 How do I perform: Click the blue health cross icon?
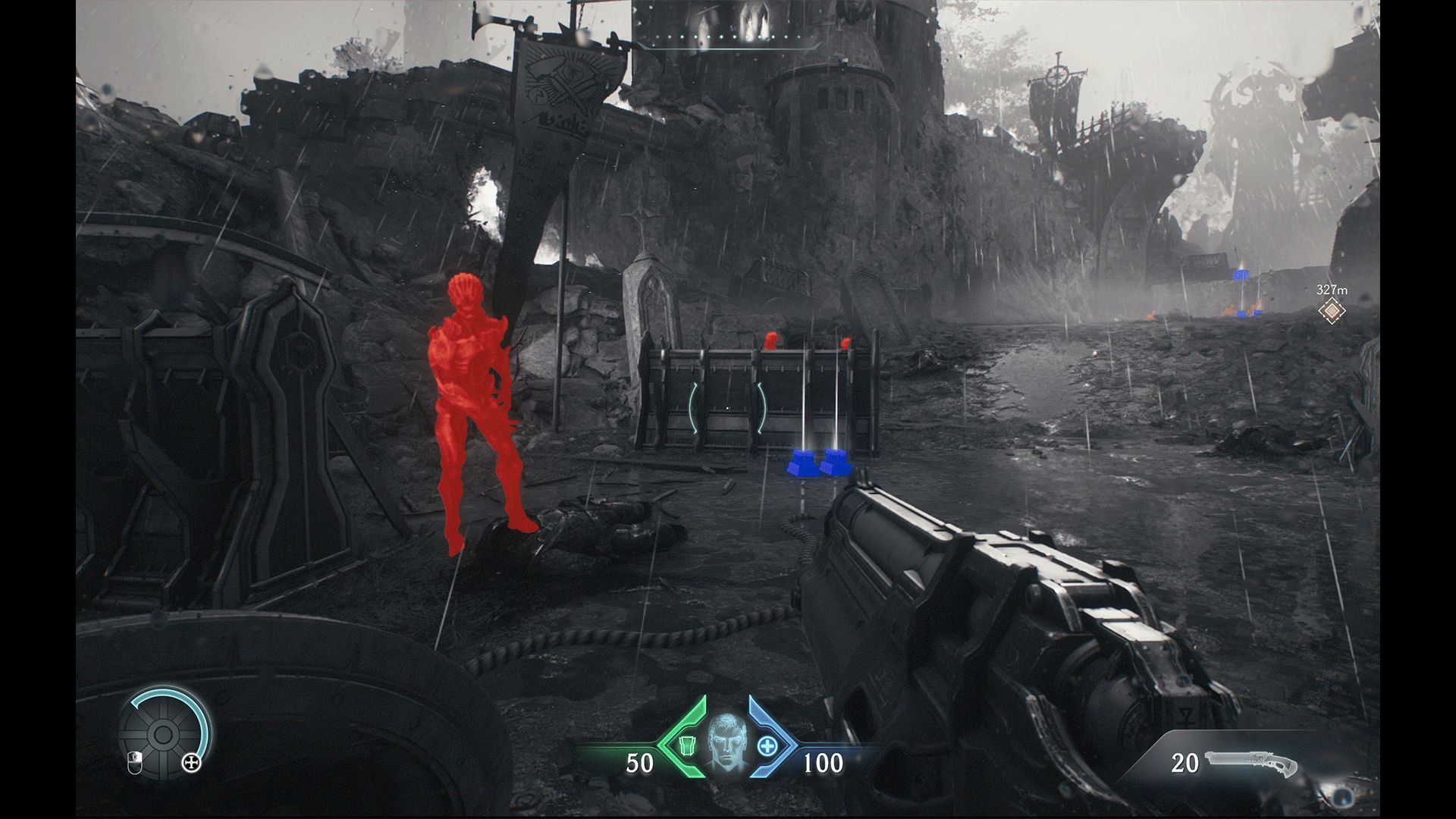(768, 745)
